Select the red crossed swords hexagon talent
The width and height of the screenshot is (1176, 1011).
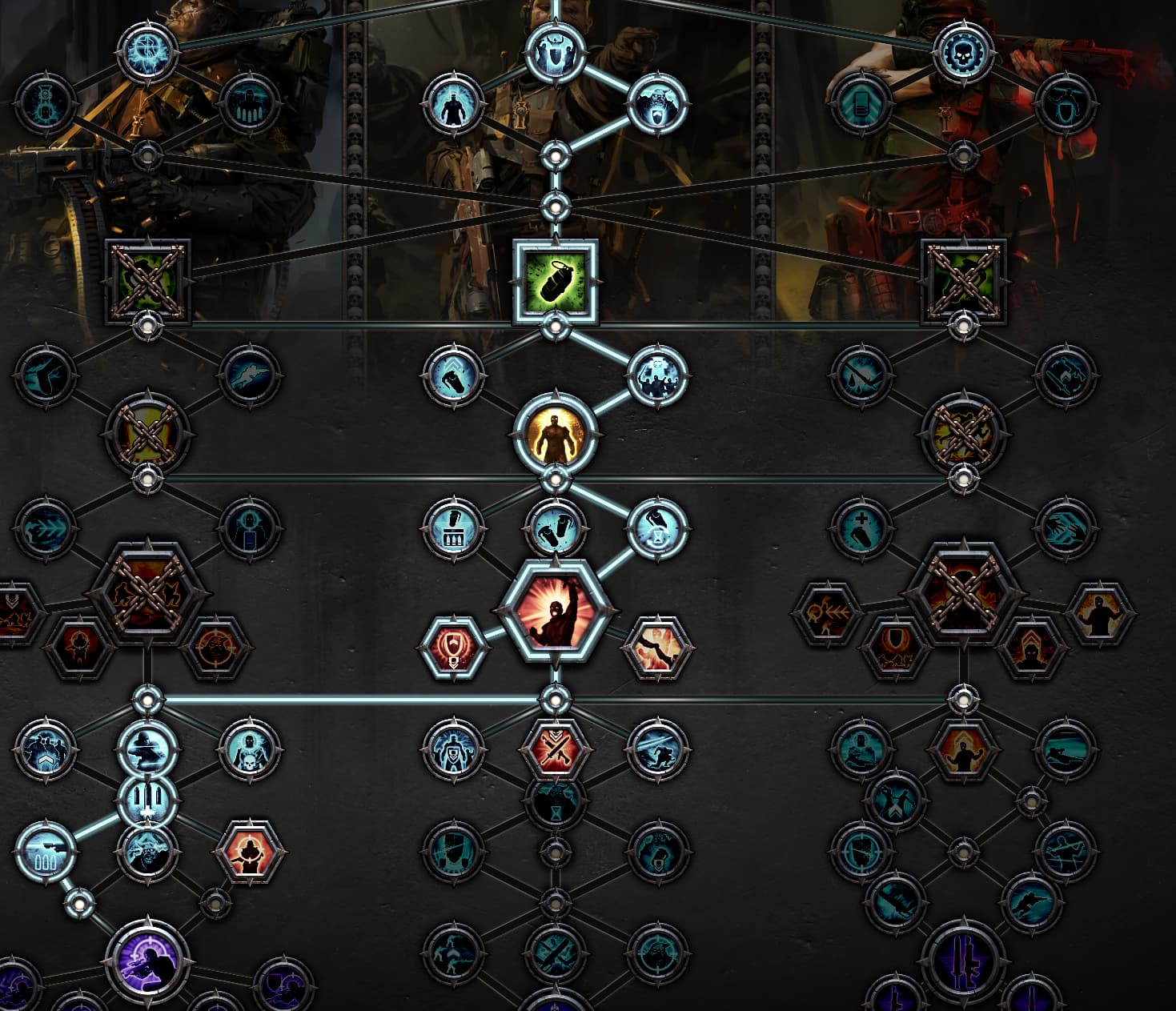(556, 749)
